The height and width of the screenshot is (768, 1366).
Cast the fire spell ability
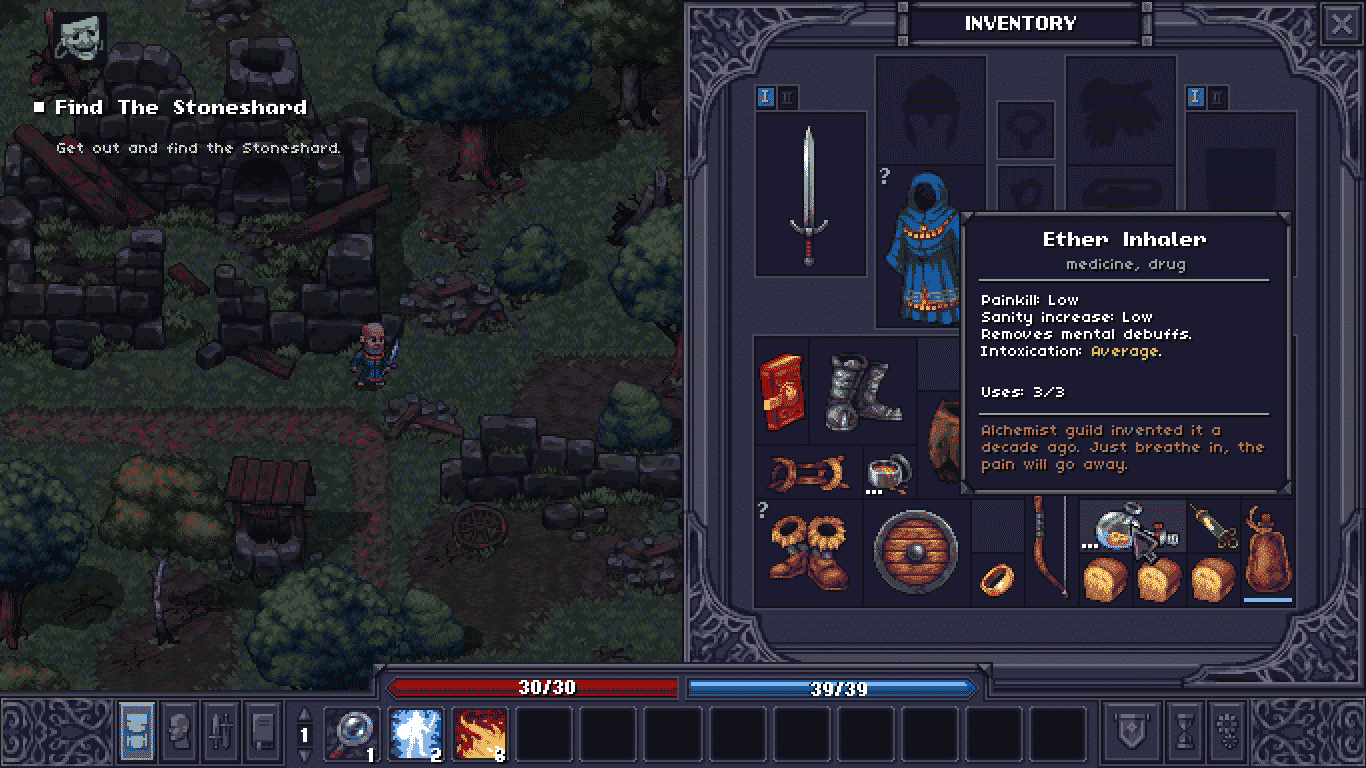click(481, 735)
